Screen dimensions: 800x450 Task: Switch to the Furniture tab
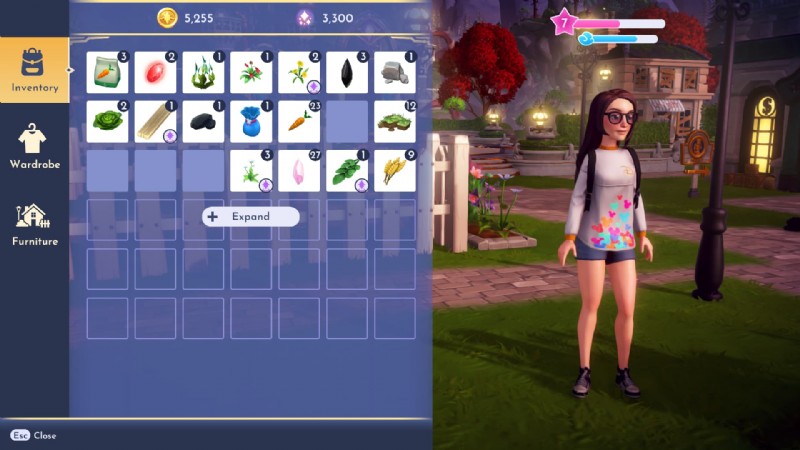pyautogui.click(x=35, y=223)
